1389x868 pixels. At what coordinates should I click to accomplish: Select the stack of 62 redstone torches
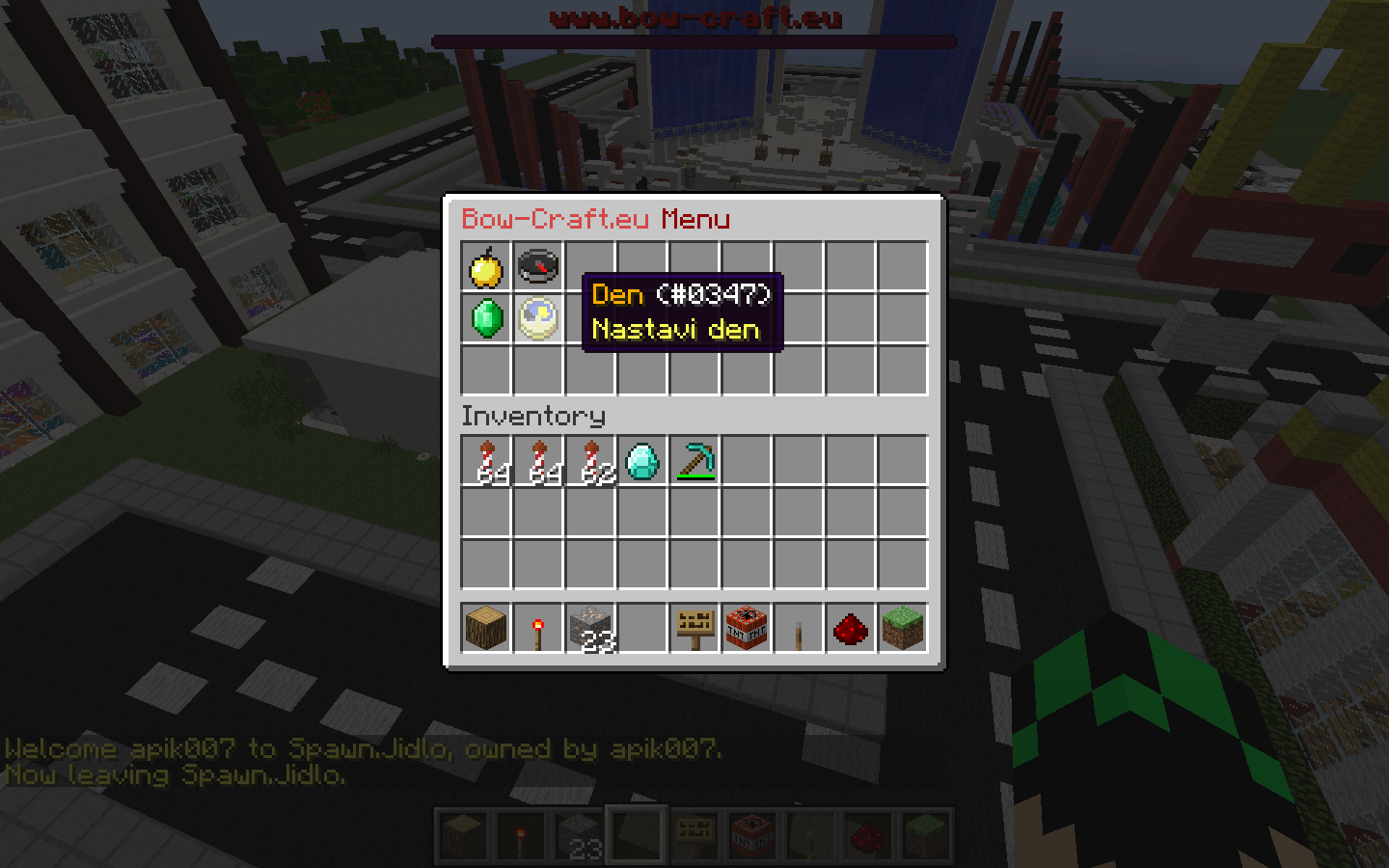tap(589, 460)
